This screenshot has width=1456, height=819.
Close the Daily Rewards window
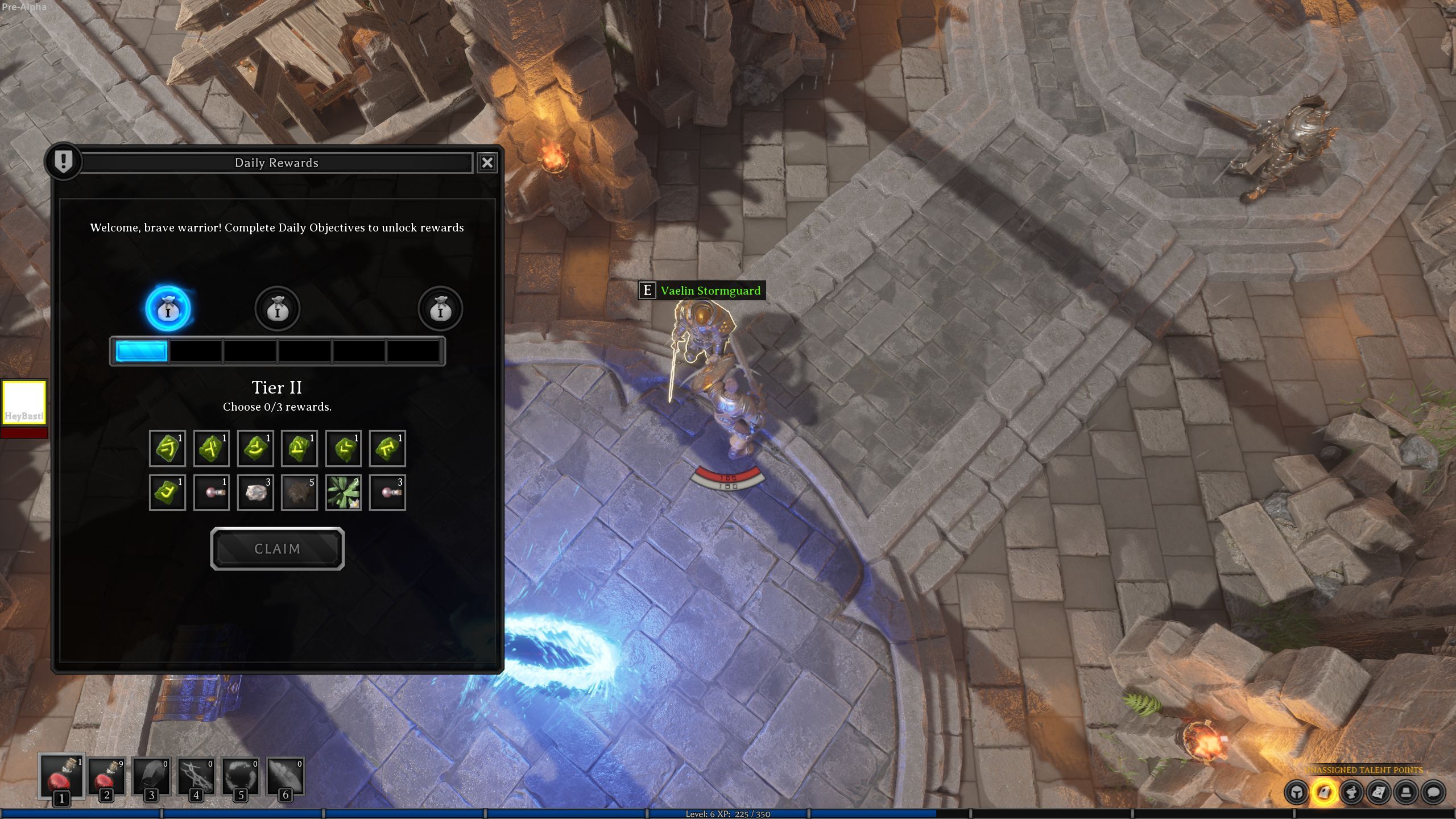pos(487,163)
